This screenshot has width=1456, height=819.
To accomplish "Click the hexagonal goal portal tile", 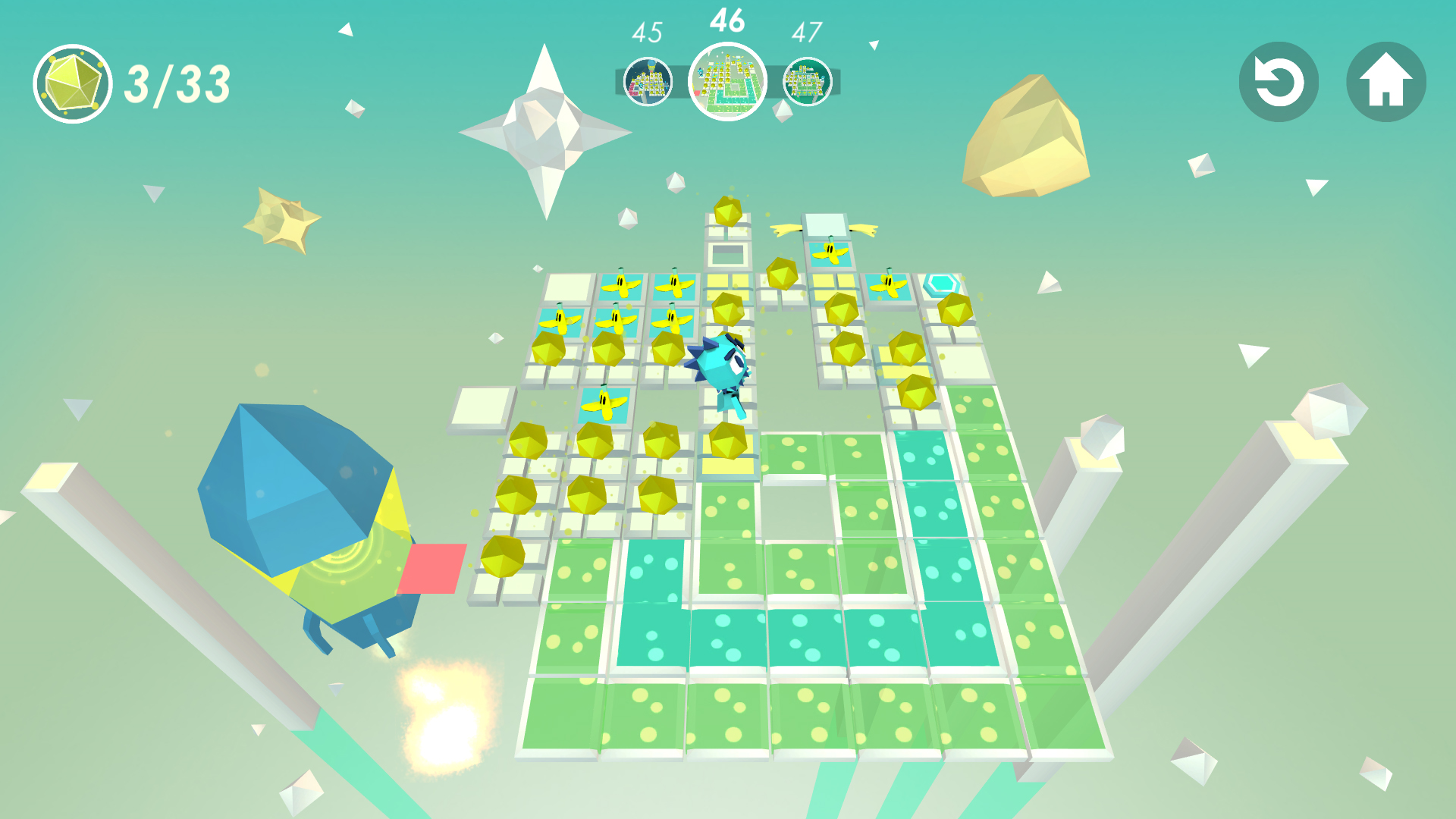I will coord(940,282).
